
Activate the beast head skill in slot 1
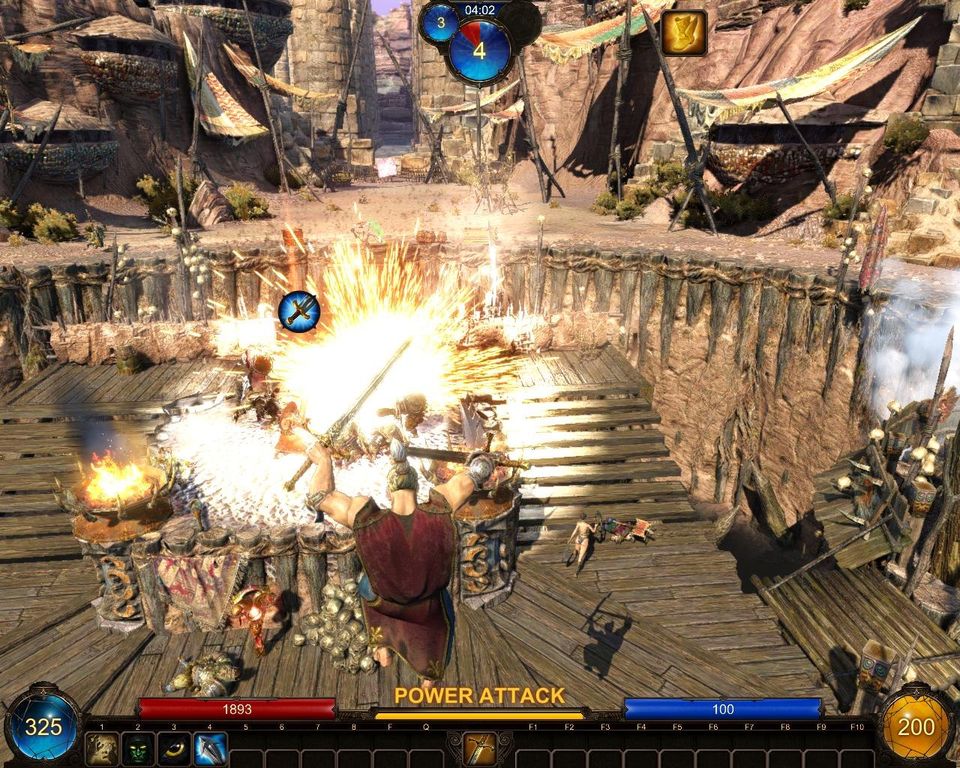[x=101, y=748]
